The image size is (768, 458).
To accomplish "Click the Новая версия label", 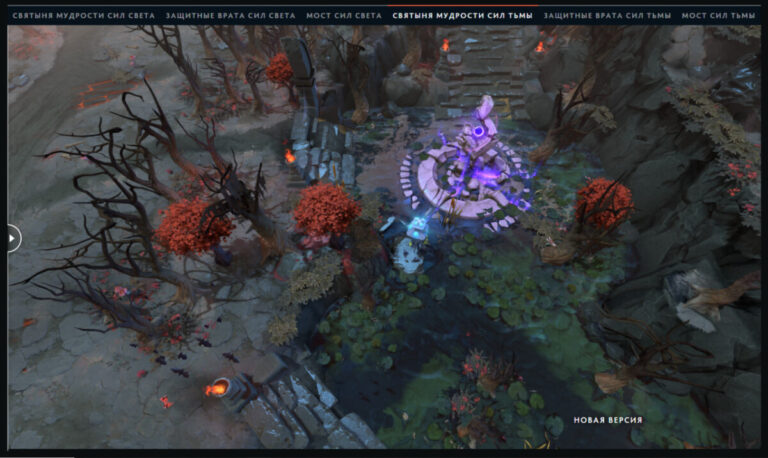I will (x=607, y=420).
